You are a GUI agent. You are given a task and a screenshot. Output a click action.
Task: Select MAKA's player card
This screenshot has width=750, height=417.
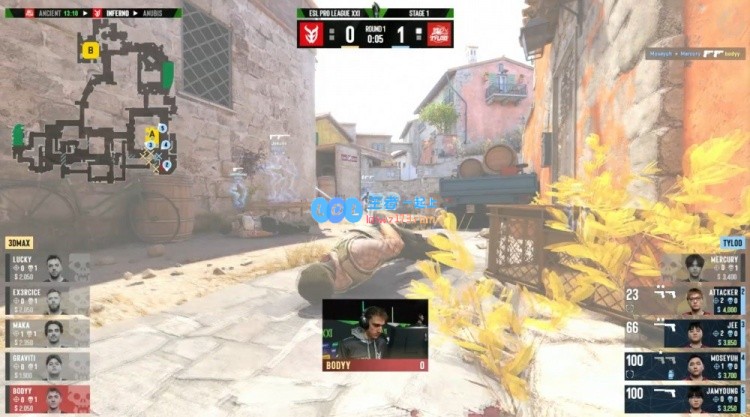[x=46, y=333]
